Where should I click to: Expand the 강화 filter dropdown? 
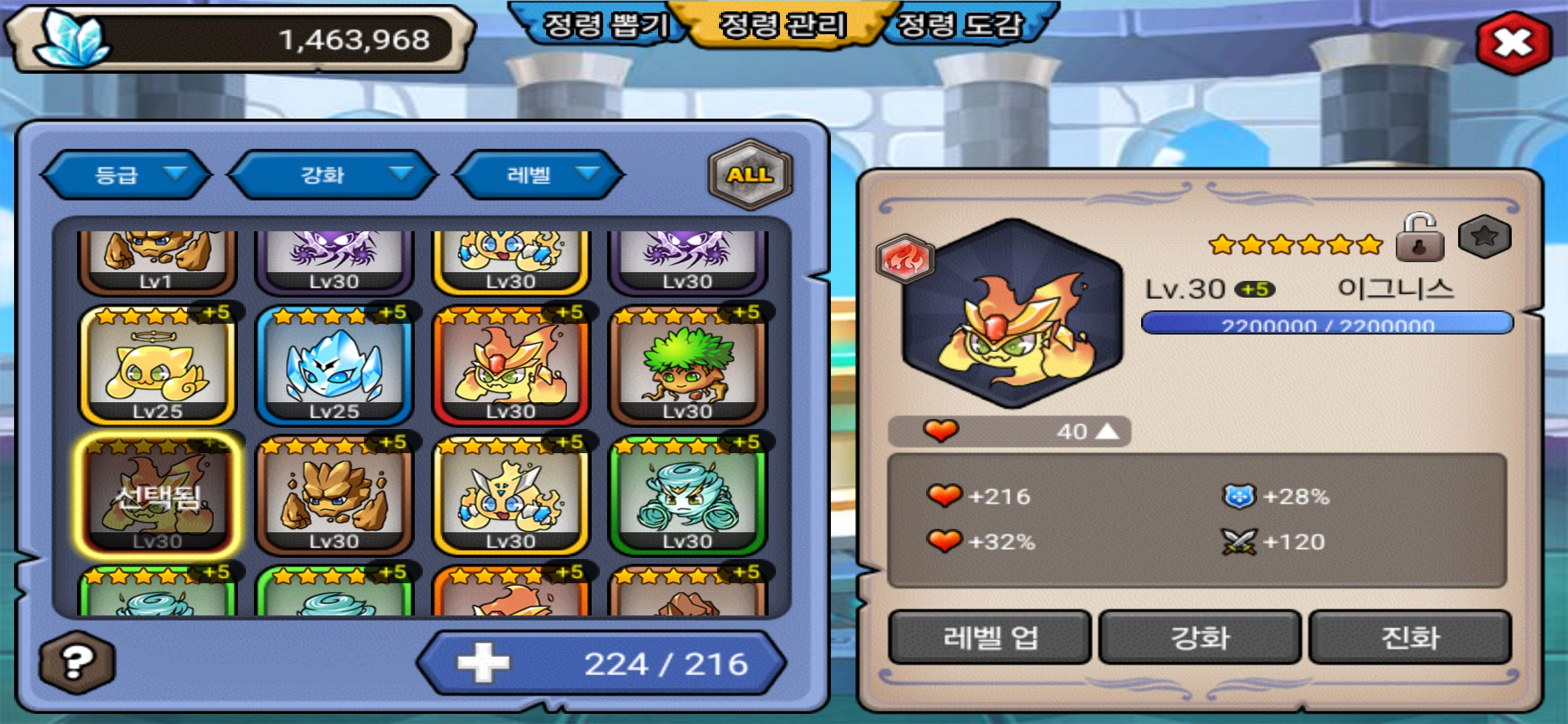(x=332, y=174)
